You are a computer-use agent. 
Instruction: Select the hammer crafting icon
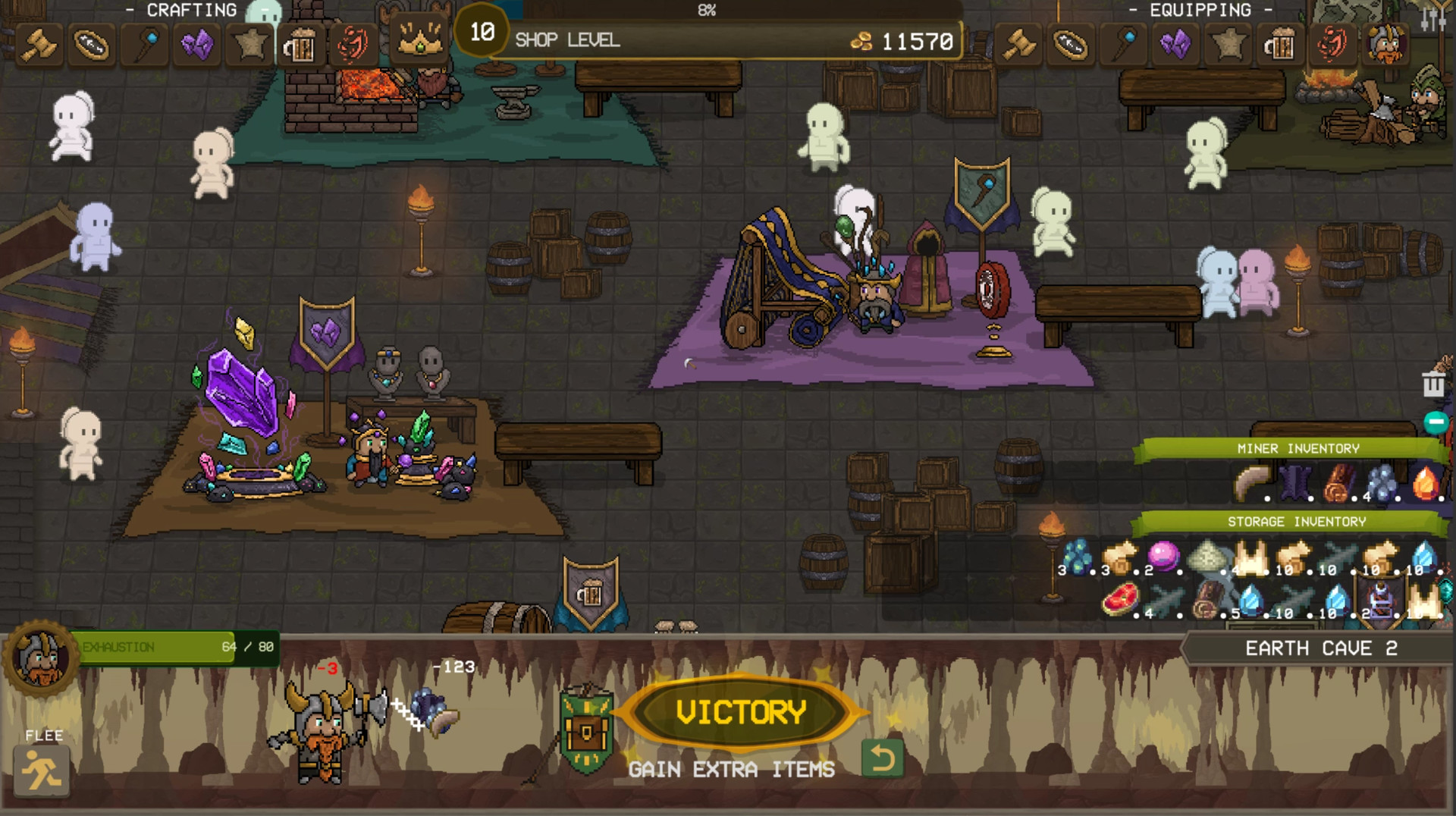[36, 44]
